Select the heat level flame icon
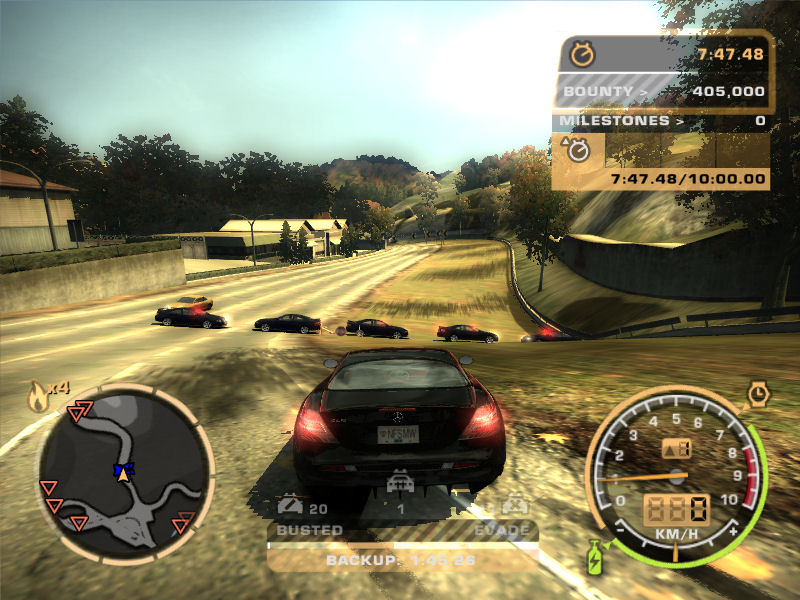 click(37, 397)
